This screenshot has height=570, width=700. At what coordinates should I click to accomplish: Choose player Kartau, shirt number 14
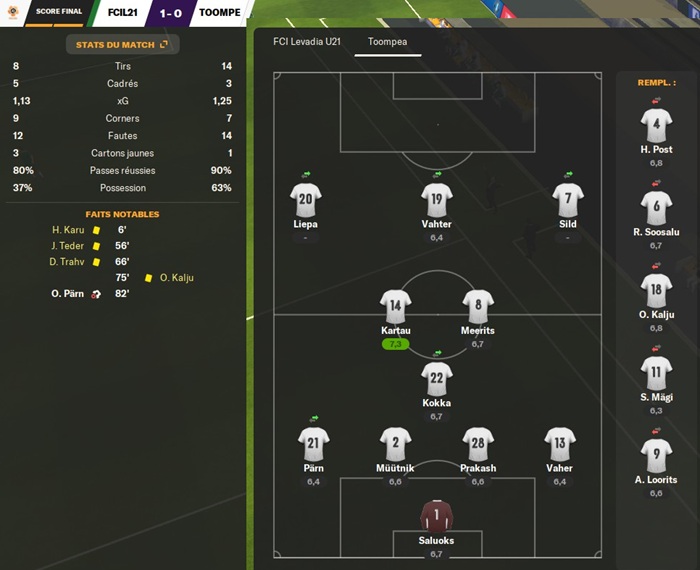point(396,308)
